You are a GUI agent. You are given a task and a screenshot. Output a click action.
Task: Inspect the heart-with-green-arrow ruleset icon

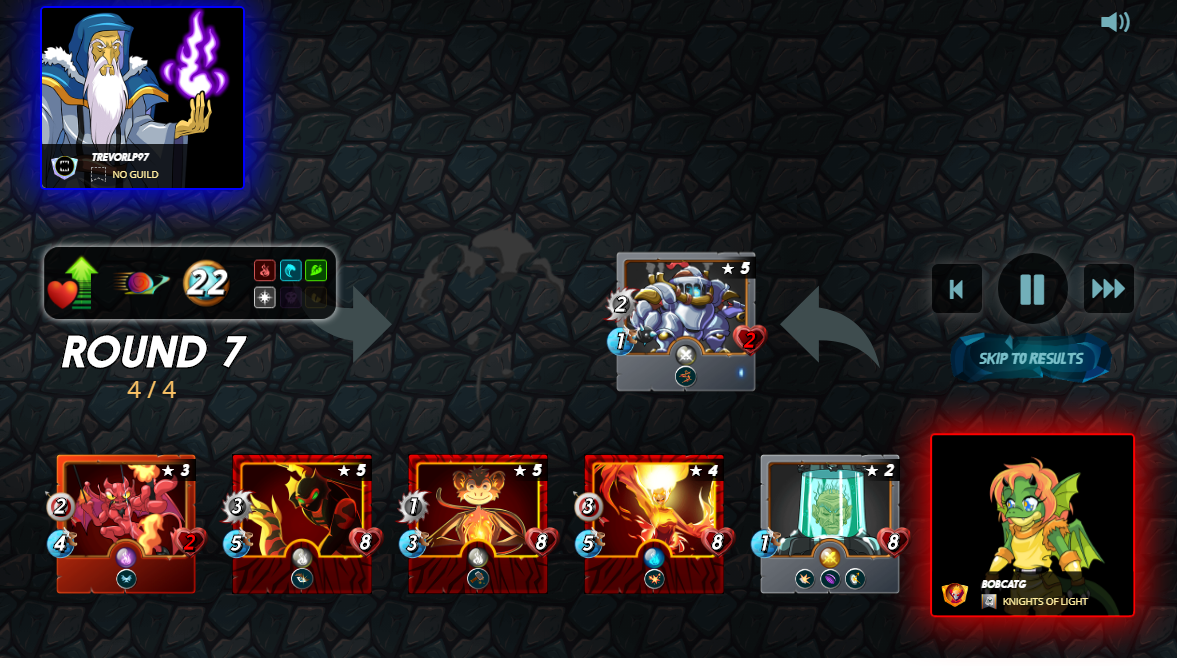click(74, 284)
